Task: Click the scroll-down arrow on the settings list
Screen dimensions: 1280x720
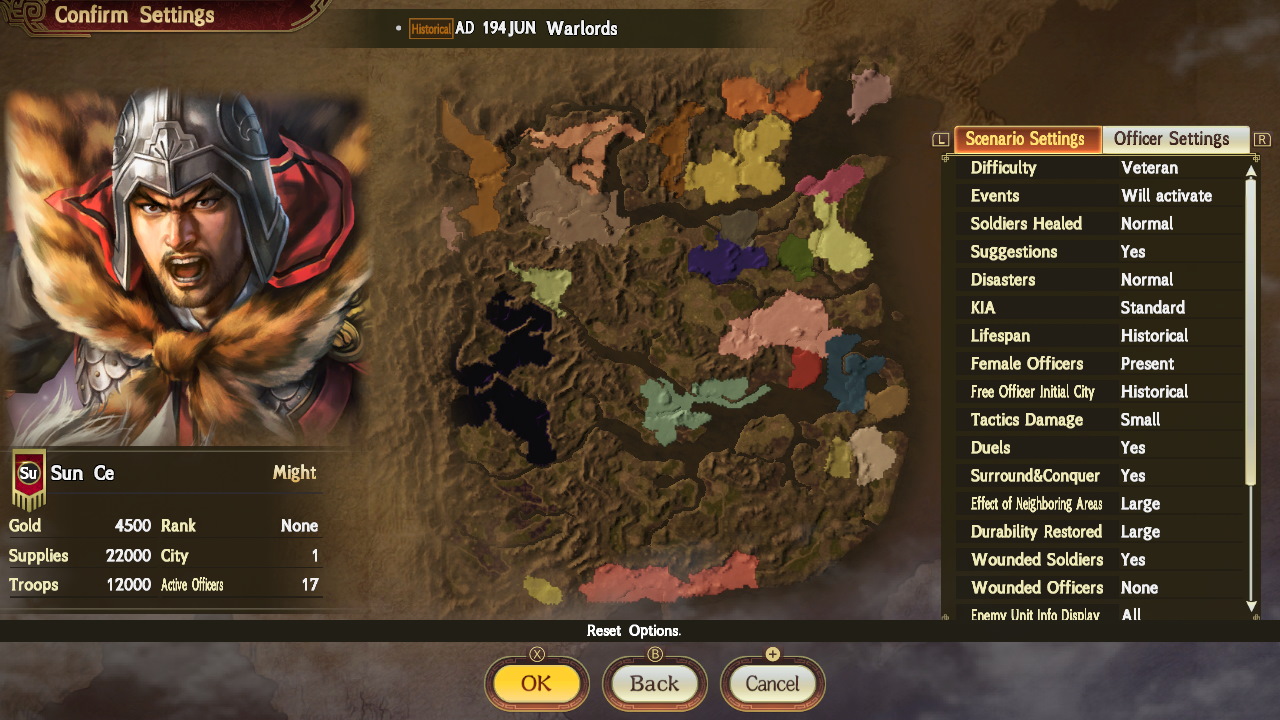Action: pos(1249,607)
